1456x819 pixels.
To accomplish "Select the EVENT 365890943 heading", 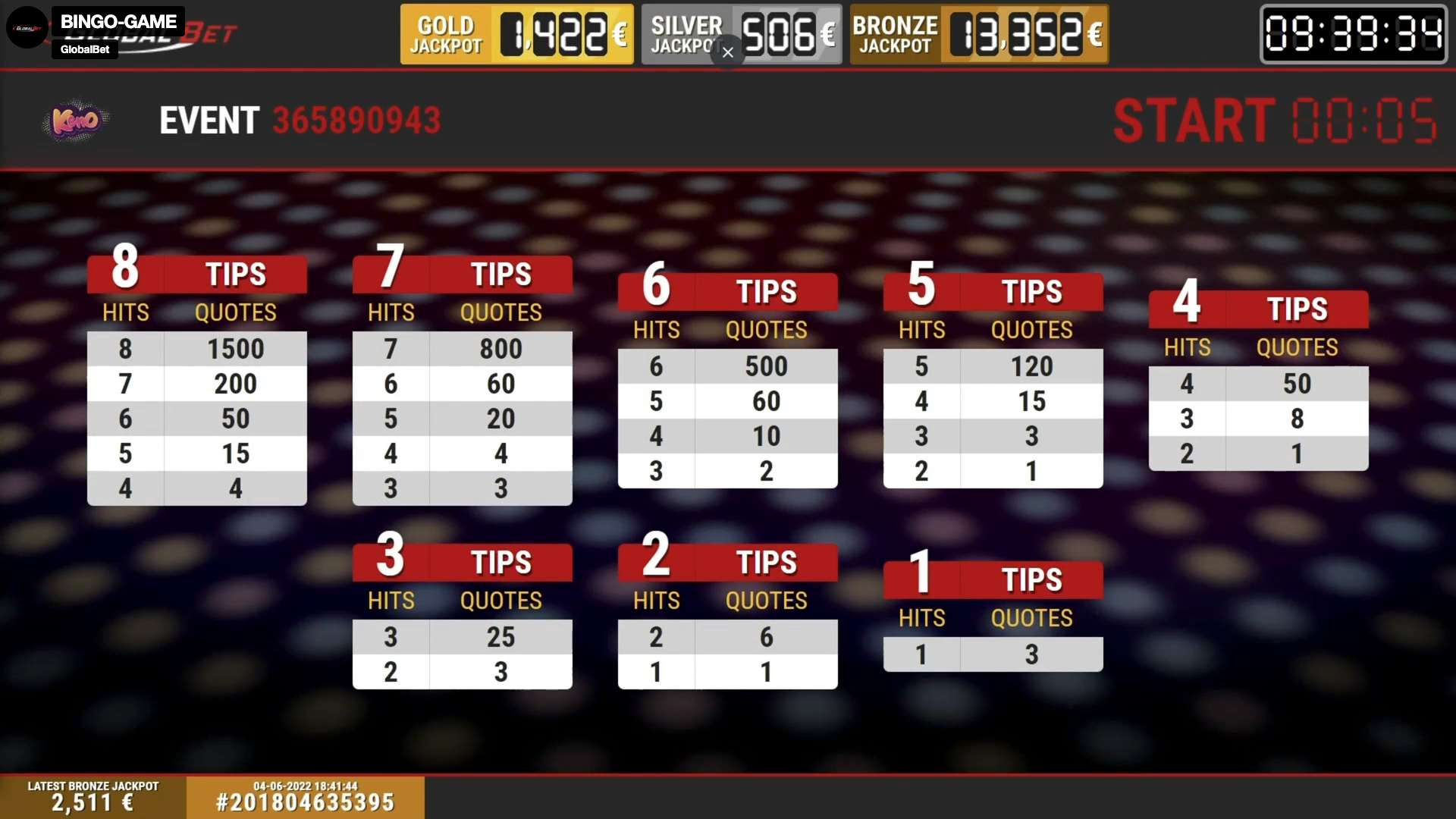I will click(300, 120).
